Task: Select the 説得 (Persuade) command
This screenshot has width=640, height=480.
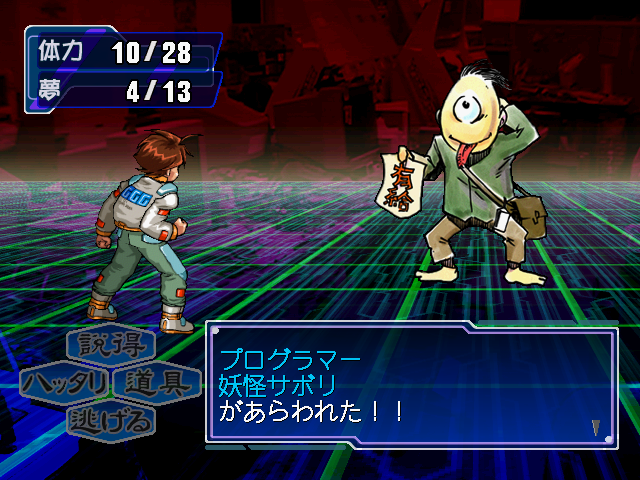Action: click(x=111, y=346)
